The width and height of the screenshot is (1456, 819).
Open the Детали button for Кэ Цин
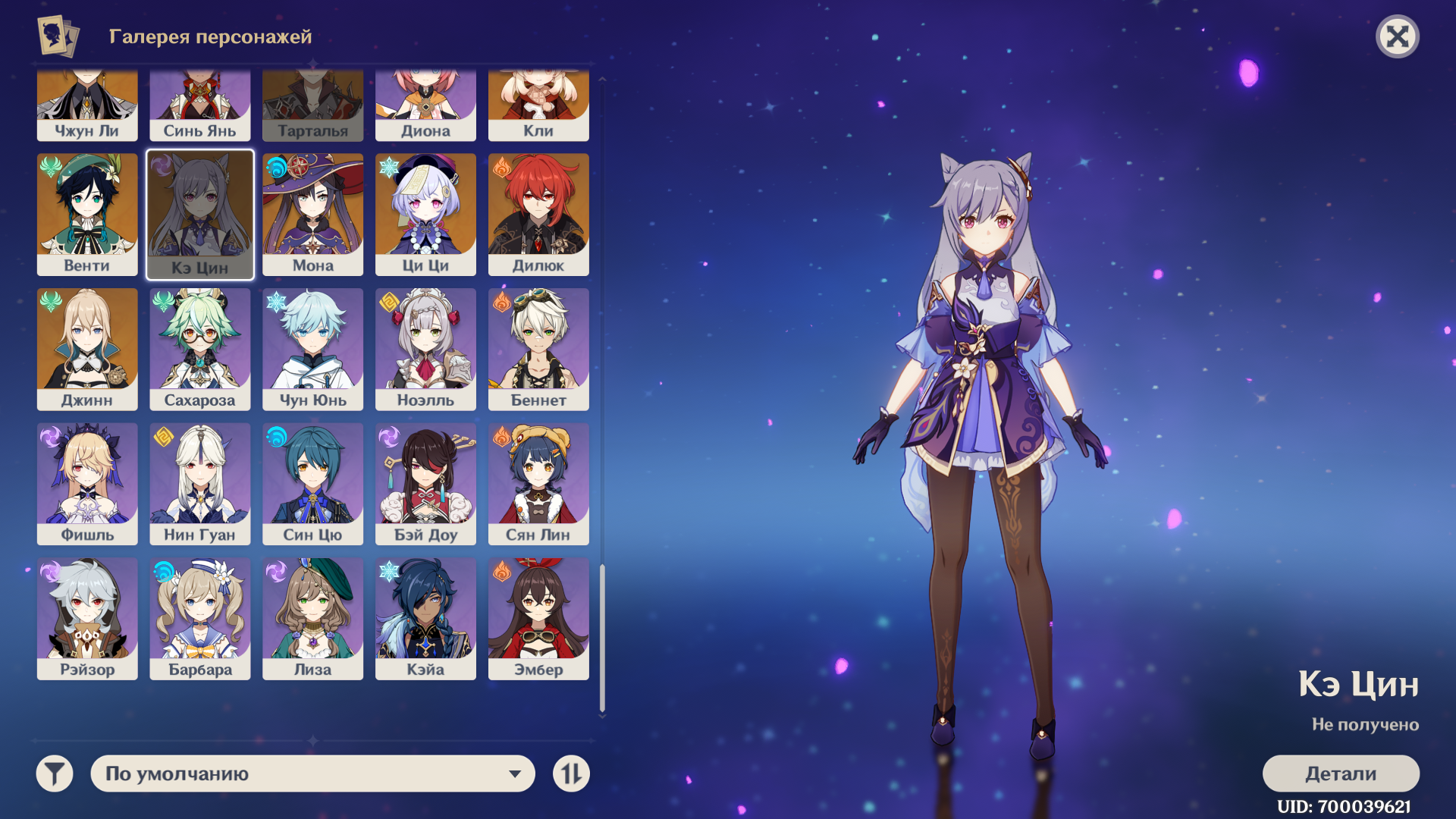pos(1340,773)
